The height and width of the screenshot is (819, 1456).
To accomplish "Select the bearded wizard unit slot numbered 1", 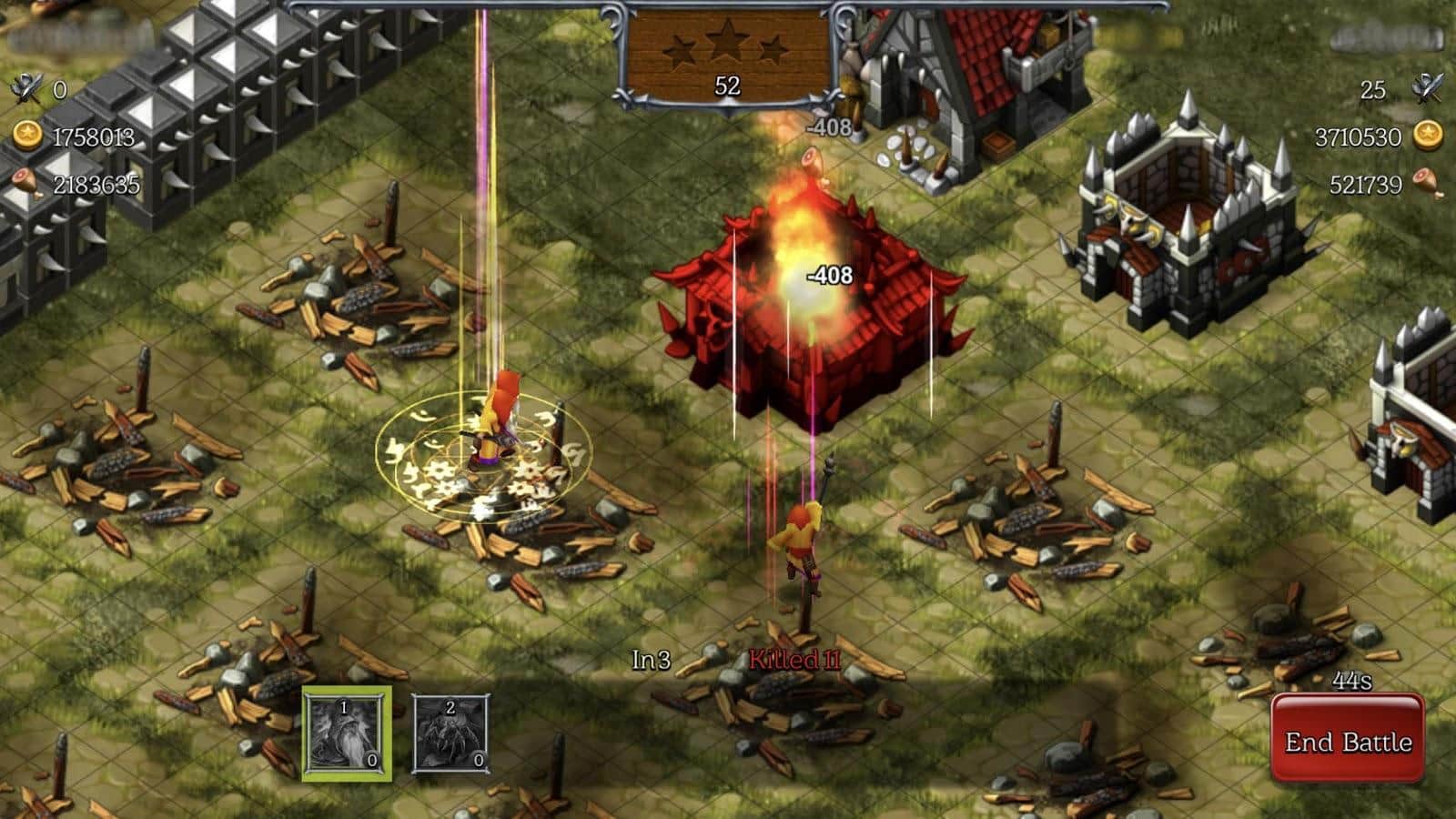I will coord(347,733).
